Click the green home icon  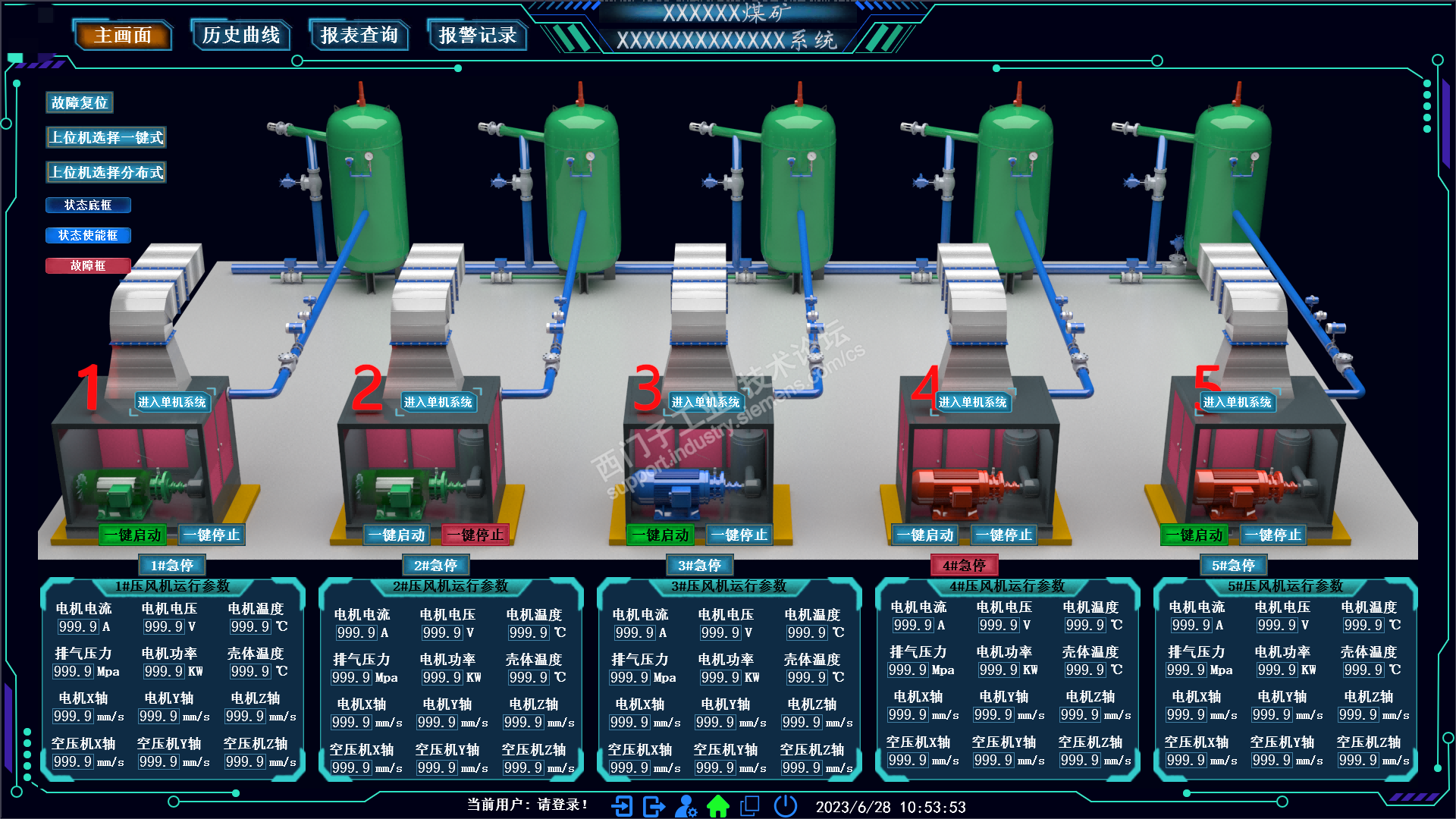click(717, 805)
